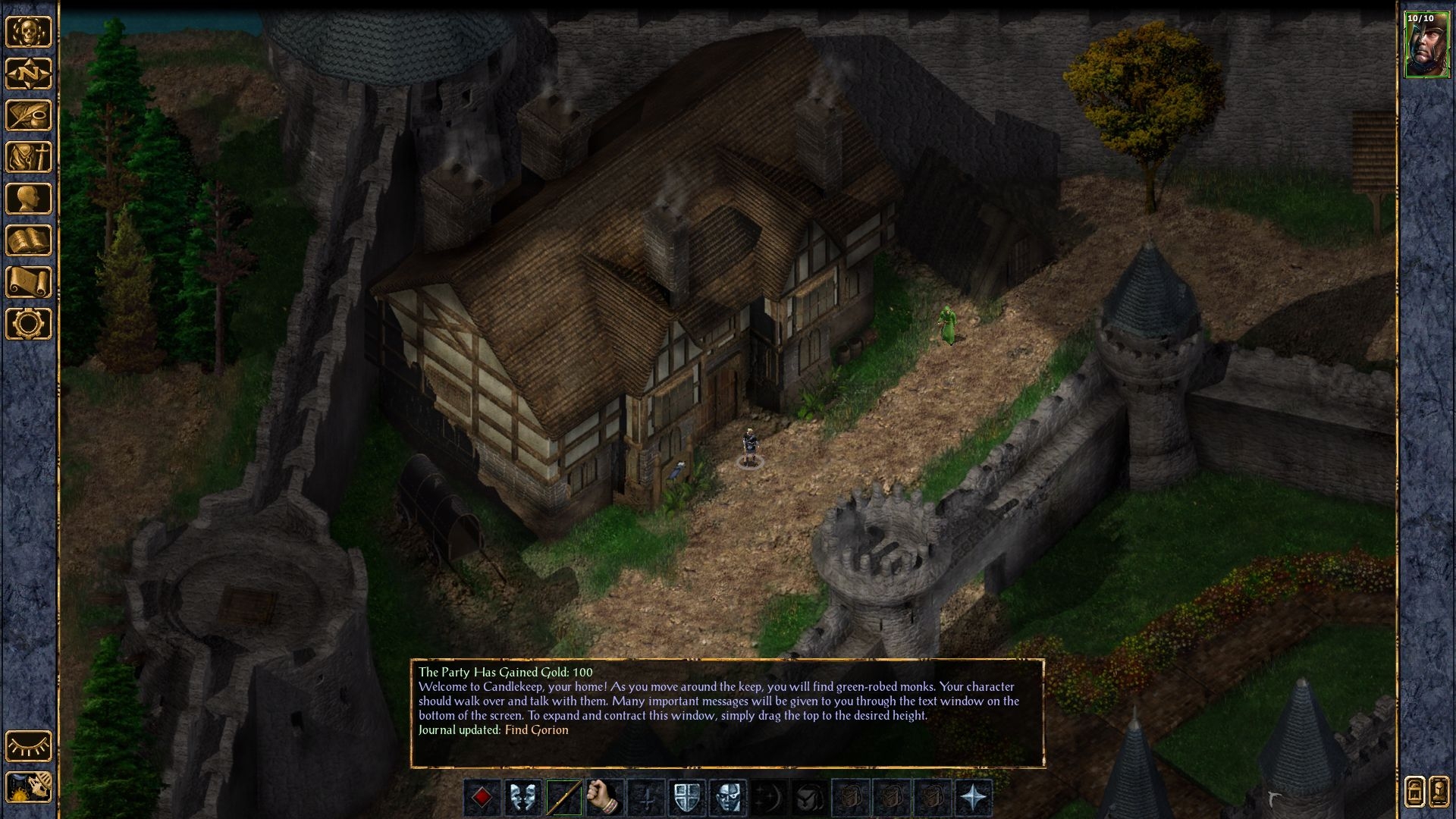Click the "Find Gorion" journal entry link
This screenshot has height=819, width=1456.
click(536, 730)
